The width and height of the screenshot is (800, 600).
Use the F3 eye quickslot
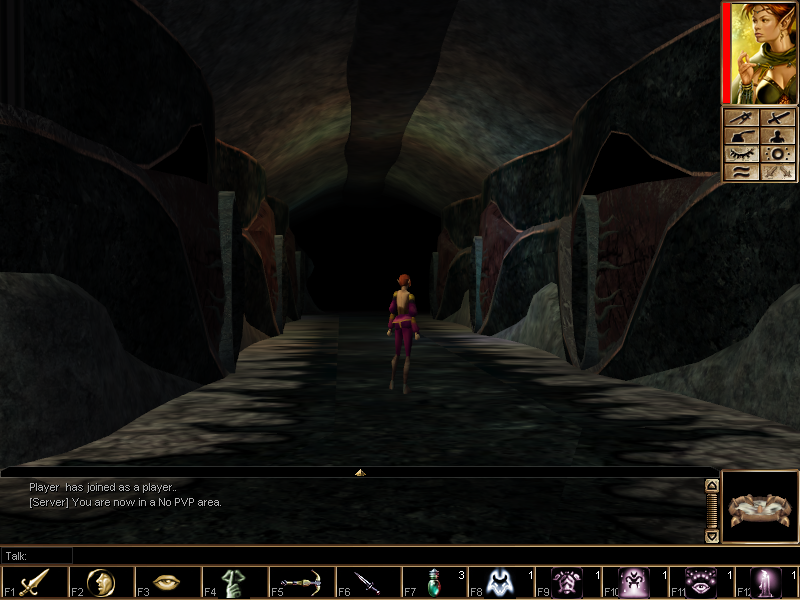pyautogui.click(x=167, y=583)
